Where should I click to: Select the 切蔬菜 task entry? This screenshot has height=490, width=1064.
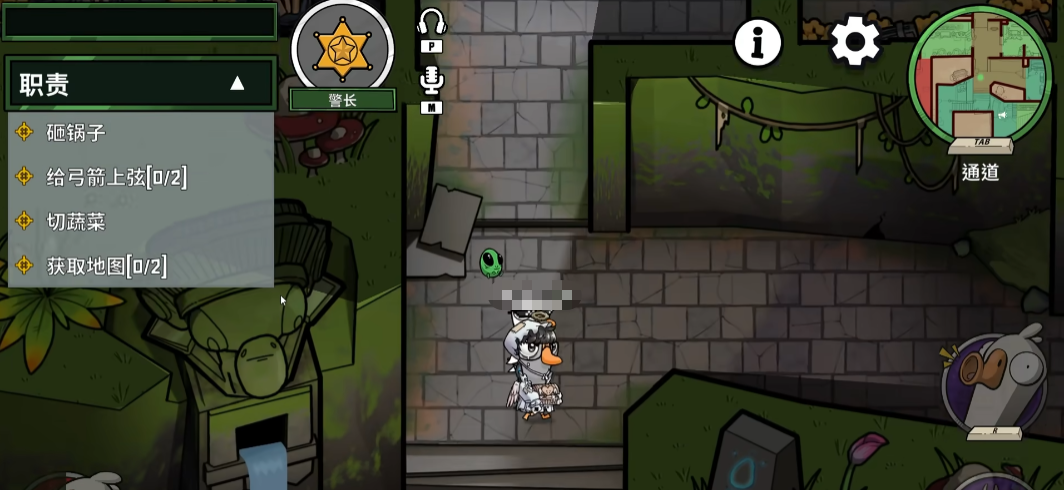point(76,221)
